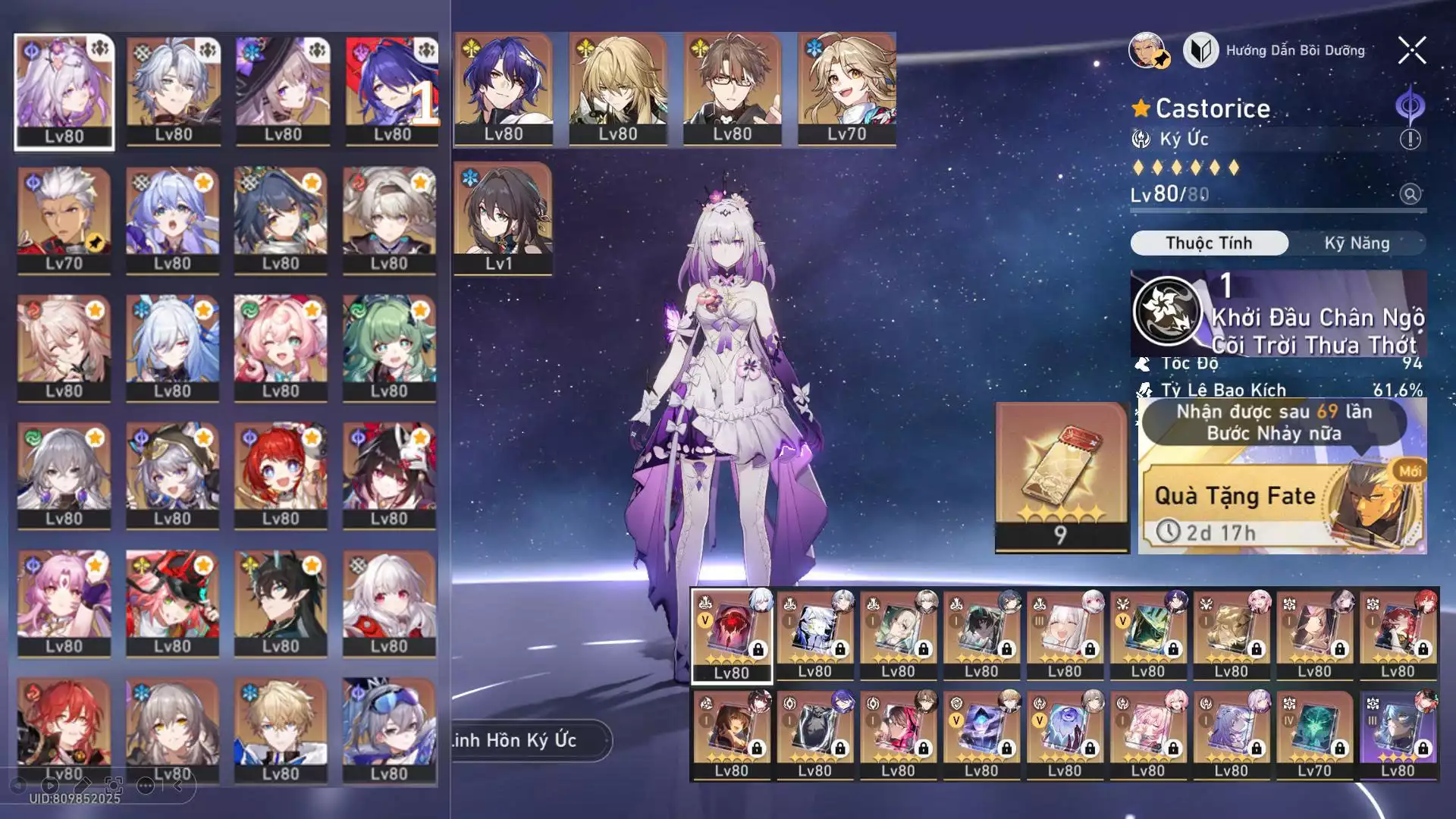Close the character screen with the X
1456x819 pixels.
tap(1411, 51)
